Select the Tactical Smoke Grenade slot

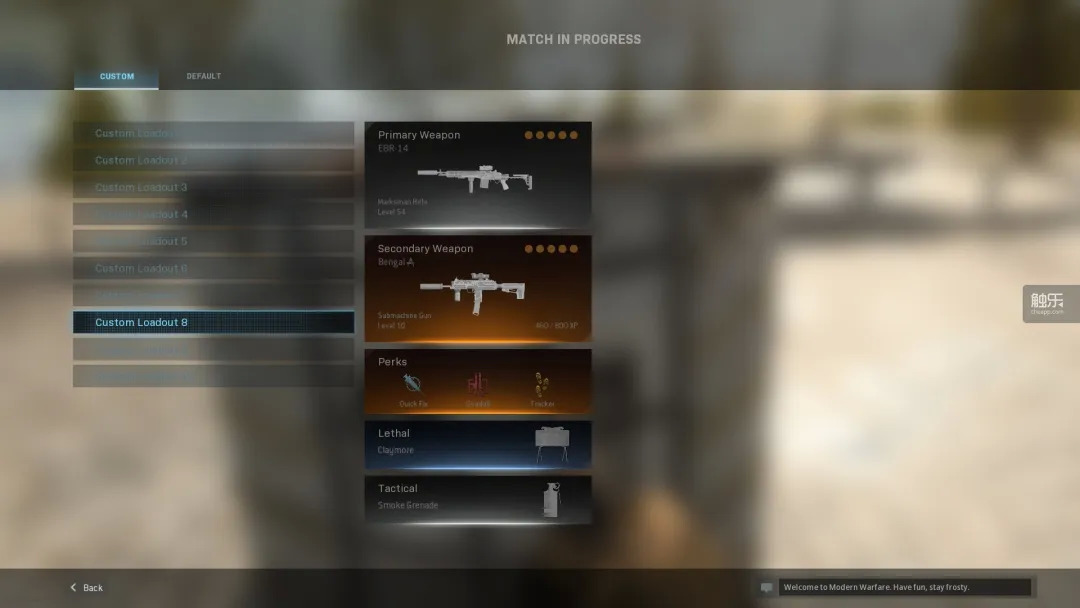[477, 499]
